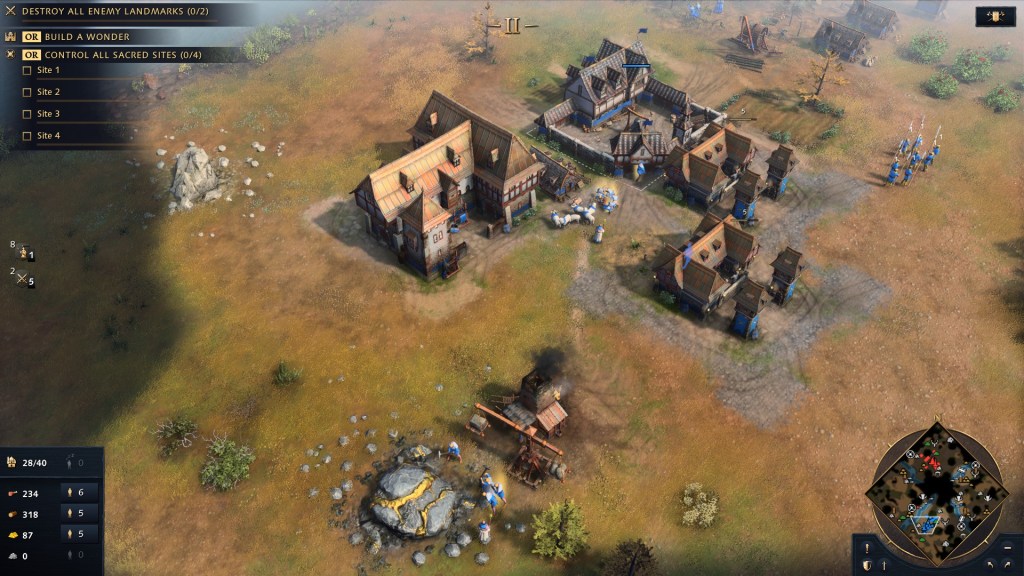Click the Age II indicator at top
1024x576 pixels.
click(x=512, y=26)
